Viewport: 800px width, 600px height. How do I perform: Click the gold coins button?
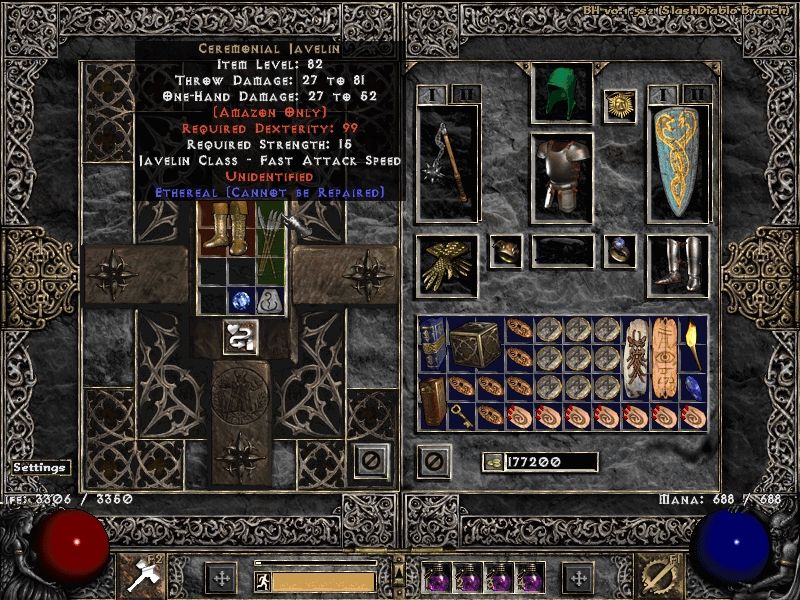click(x=493, y=462)
